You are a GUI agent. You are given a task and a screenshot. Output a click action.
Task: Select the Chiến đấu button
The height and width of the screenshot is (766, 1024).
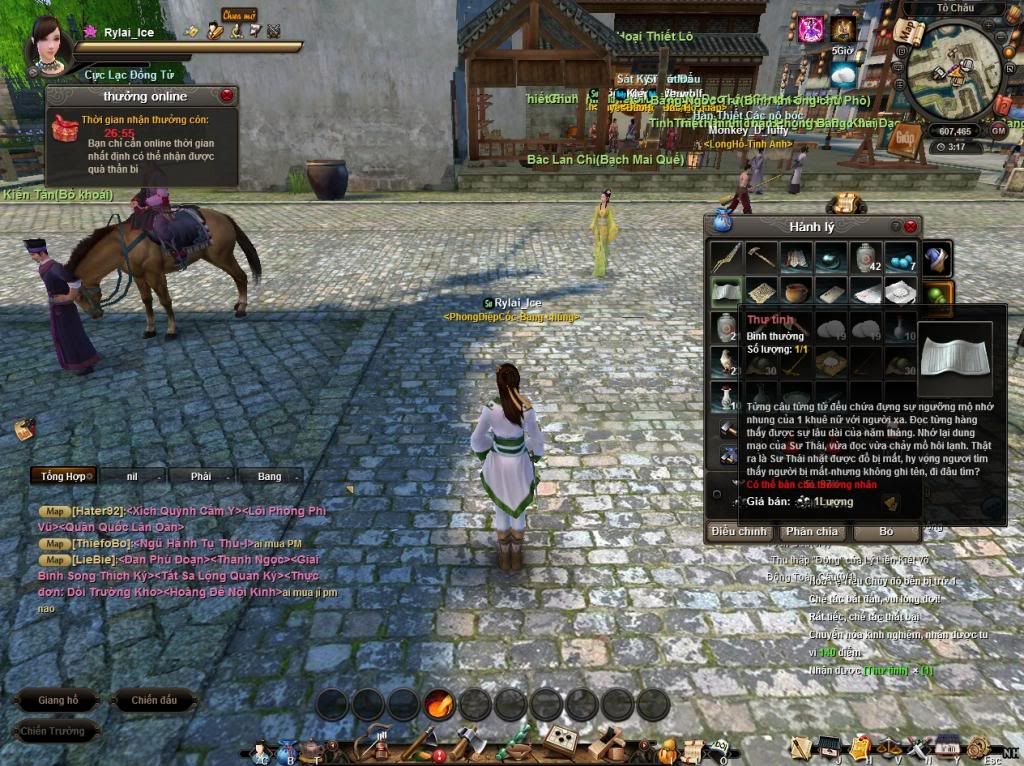(x=154, y=700)
